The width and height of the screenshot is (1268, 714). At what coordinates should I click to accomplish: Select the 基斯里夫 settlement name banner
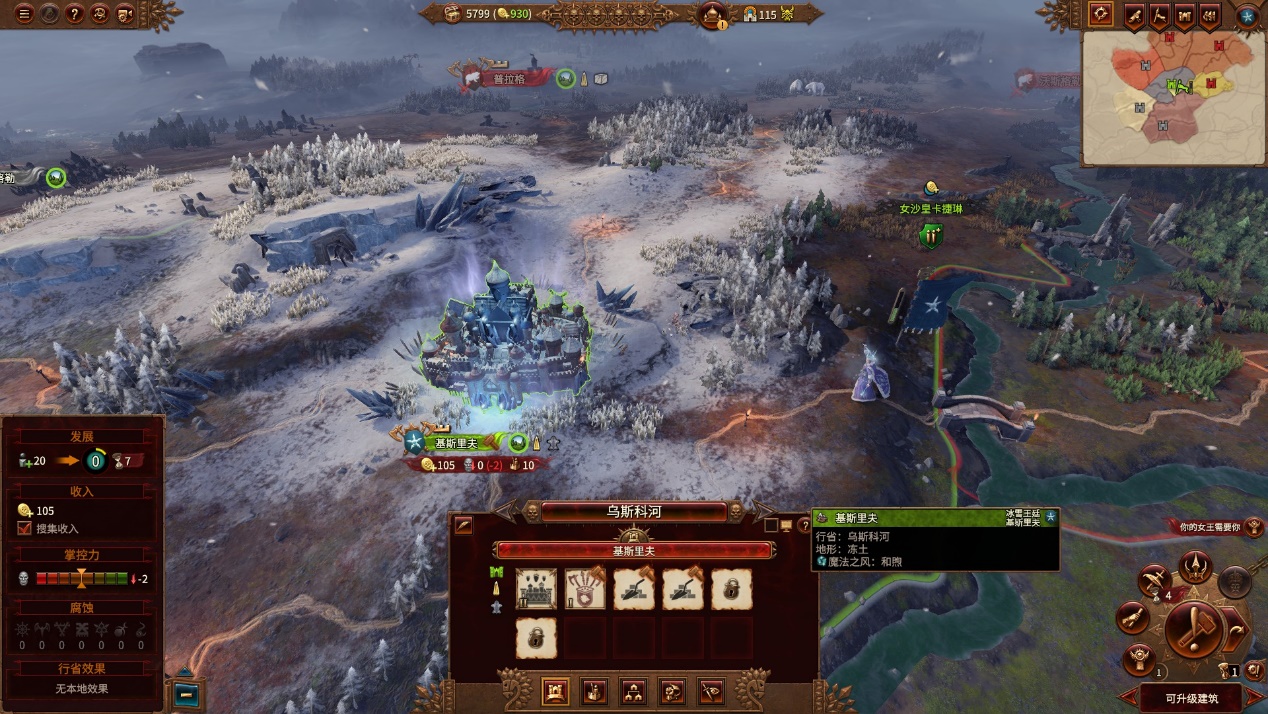(x=461, y=443)
